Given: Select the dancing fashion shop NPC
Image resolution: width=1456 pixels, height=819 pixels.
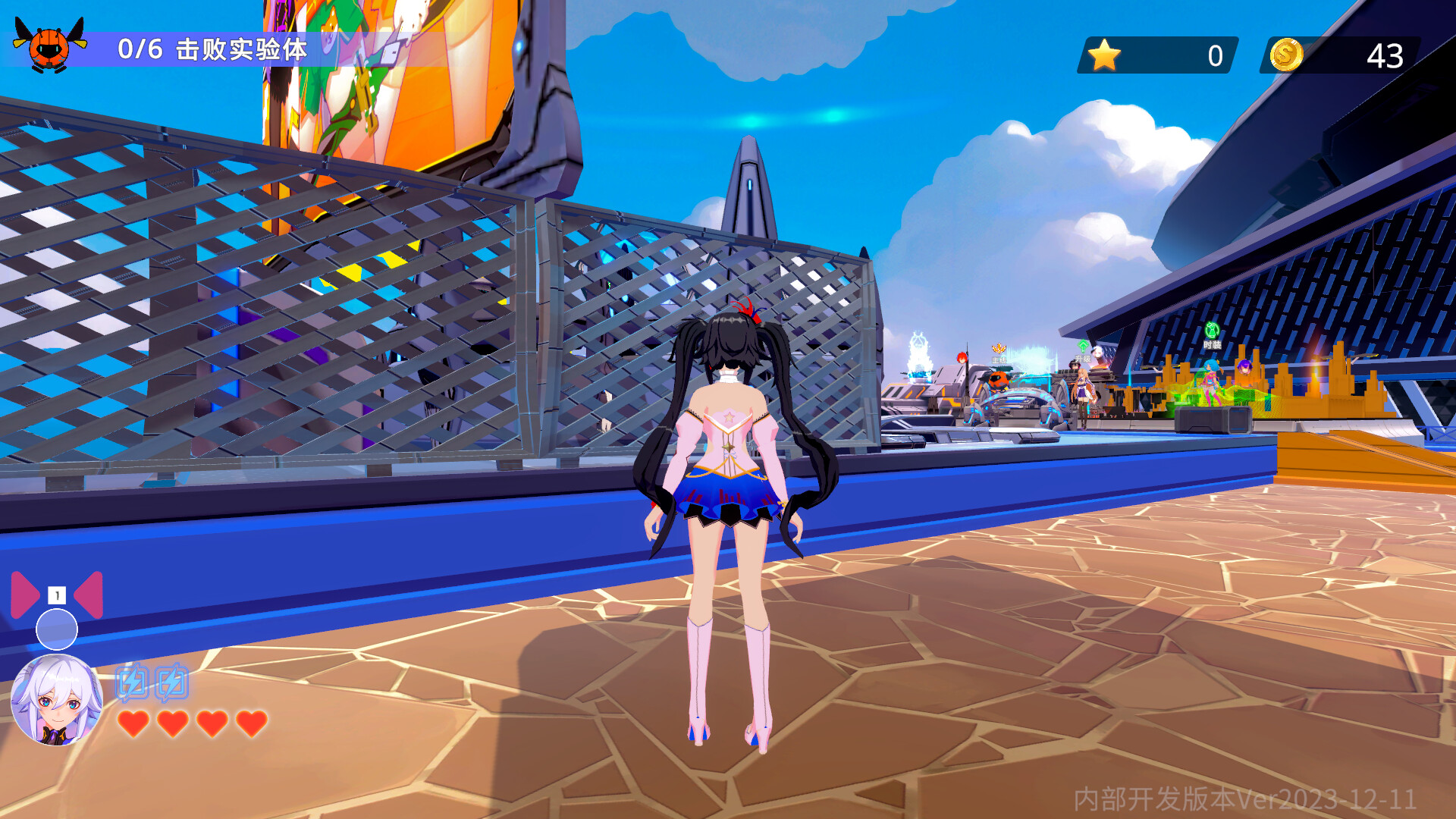Looking at the screenshot, I should pyautogui.click(x=1211, y=379).
